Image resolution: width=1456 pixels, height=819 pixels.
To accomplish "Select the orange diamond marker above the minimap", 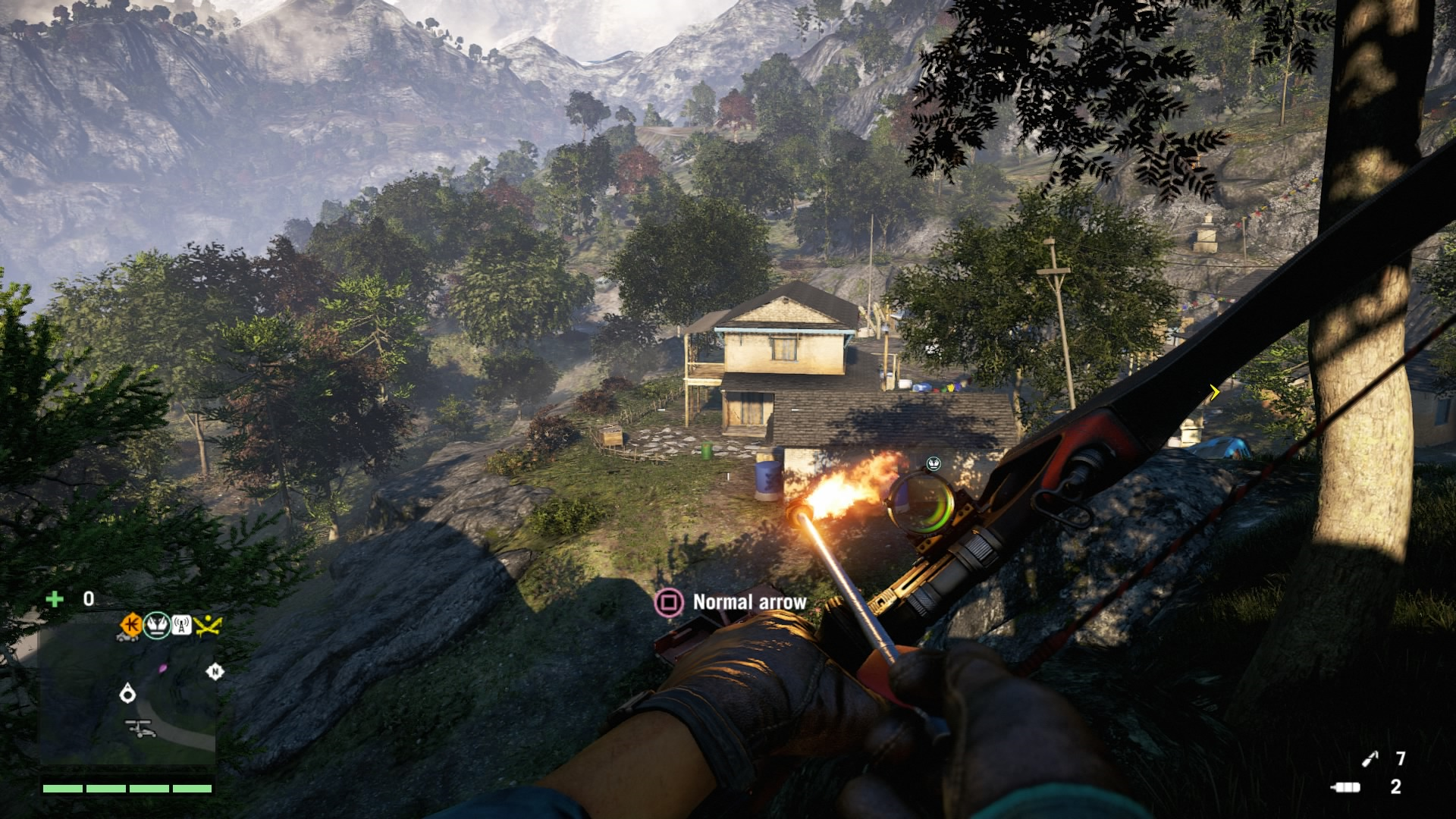I will coord(131,625).
